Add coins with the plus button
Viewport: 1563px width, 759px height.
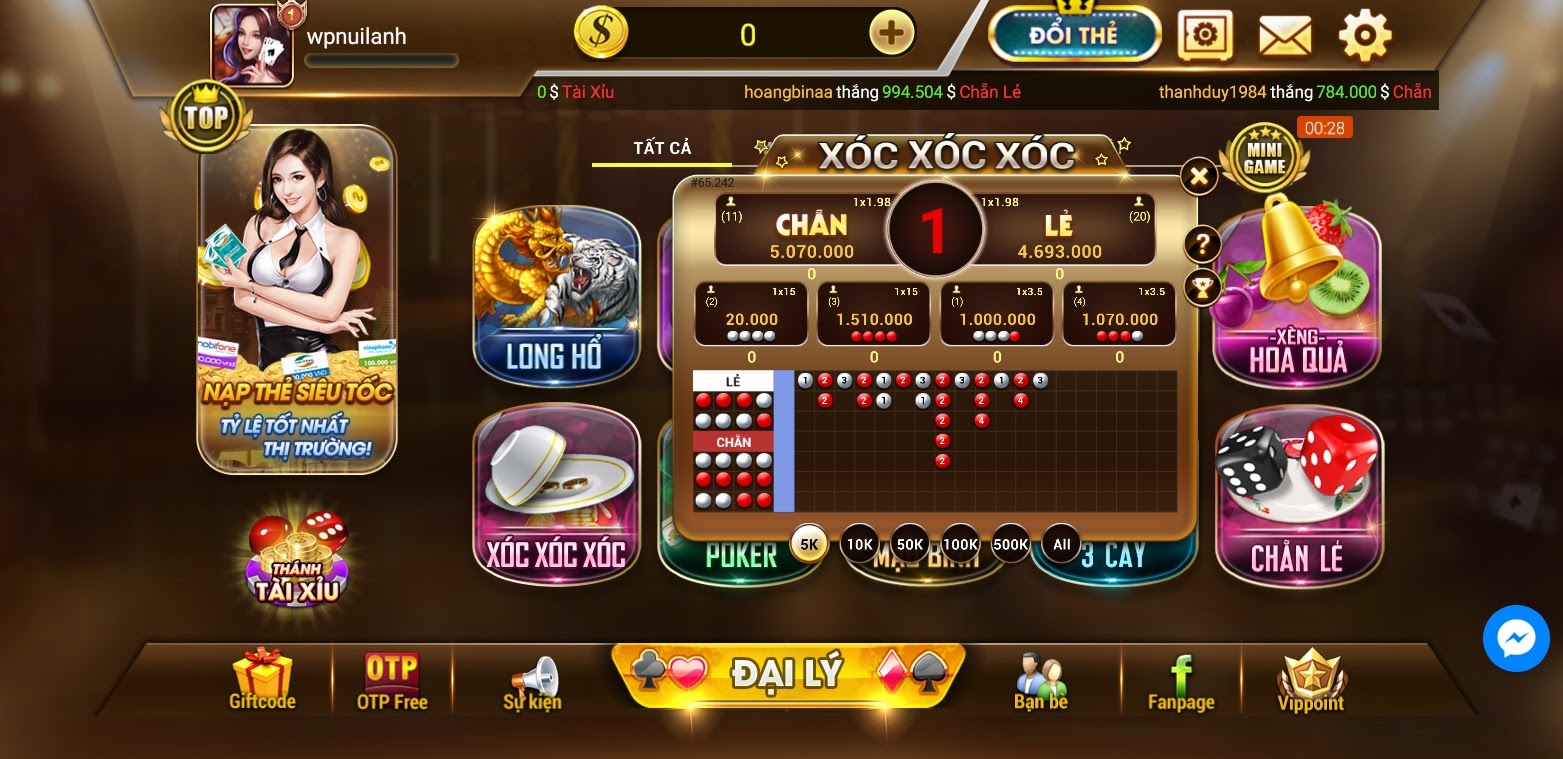tap(891, 34)
